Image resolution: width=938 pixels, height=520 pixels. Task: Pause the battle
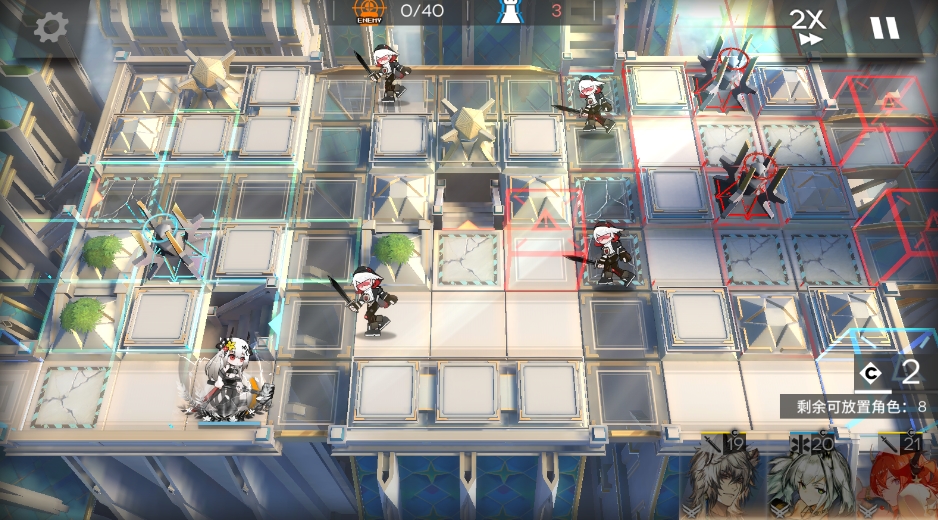[884, 27]
